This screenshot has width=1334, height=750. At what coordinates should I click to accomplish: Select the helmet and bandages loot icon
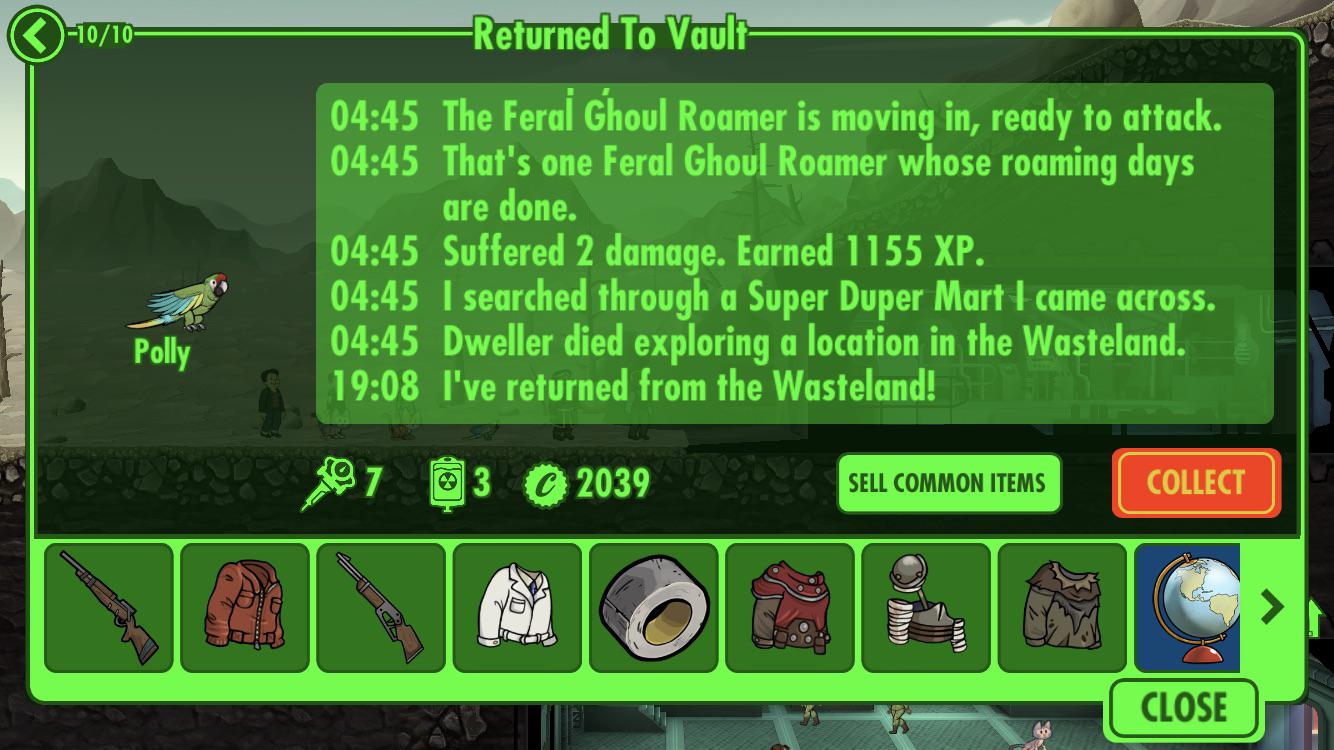pyautogui.click(x=927, y=606)
